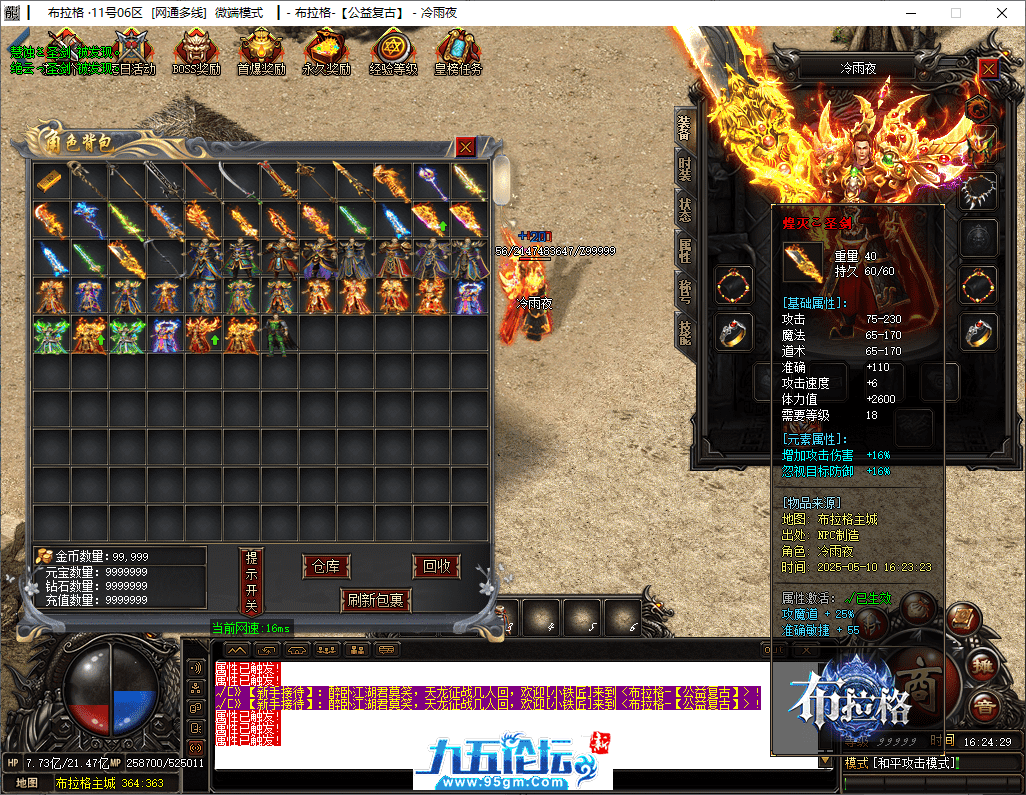Maximize the game window
Image resolution: width=1026 pixels, height=795 pixels.
[955, 13]
